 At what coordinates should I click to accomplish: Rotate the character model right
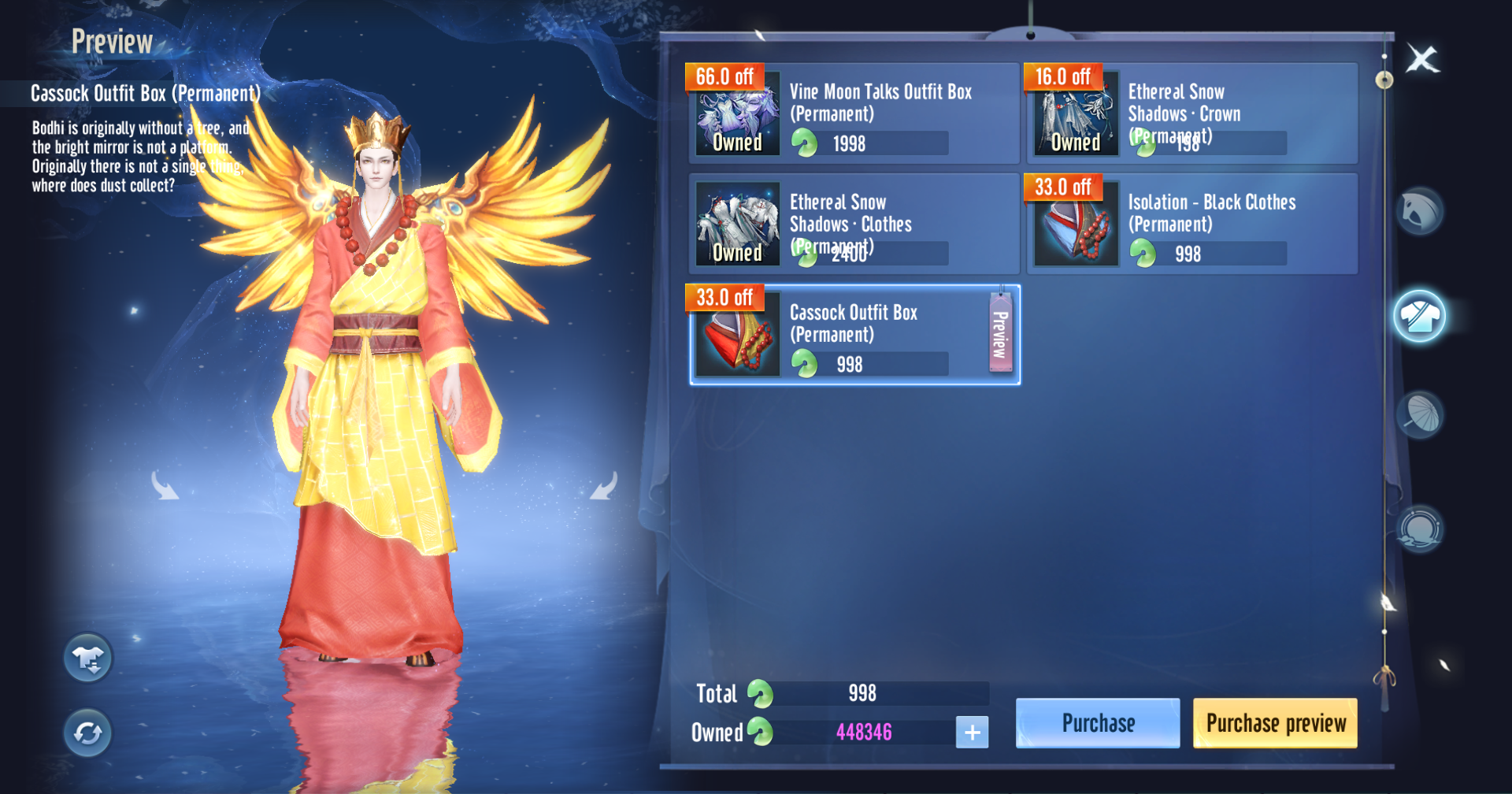[604, 486]
